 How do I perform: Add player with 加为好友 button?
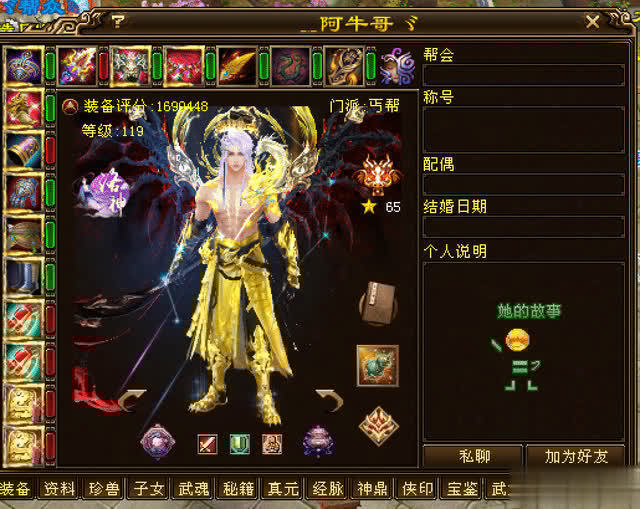pos(577,457)
